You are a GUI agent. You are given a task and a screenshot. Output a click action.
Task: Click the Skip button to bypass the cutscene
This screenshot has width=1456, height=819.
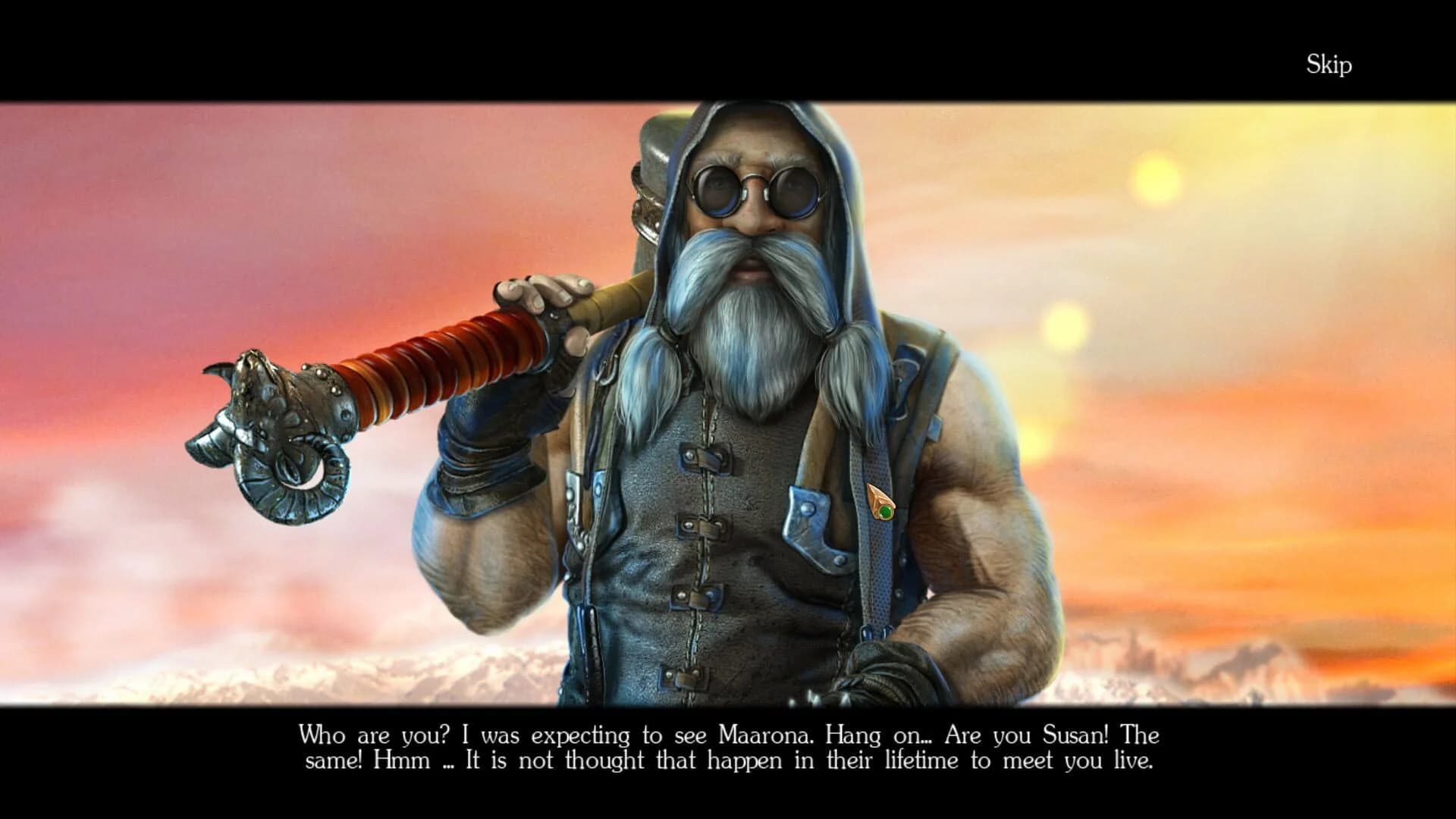pyautogui.click(x=1329, y=65)
